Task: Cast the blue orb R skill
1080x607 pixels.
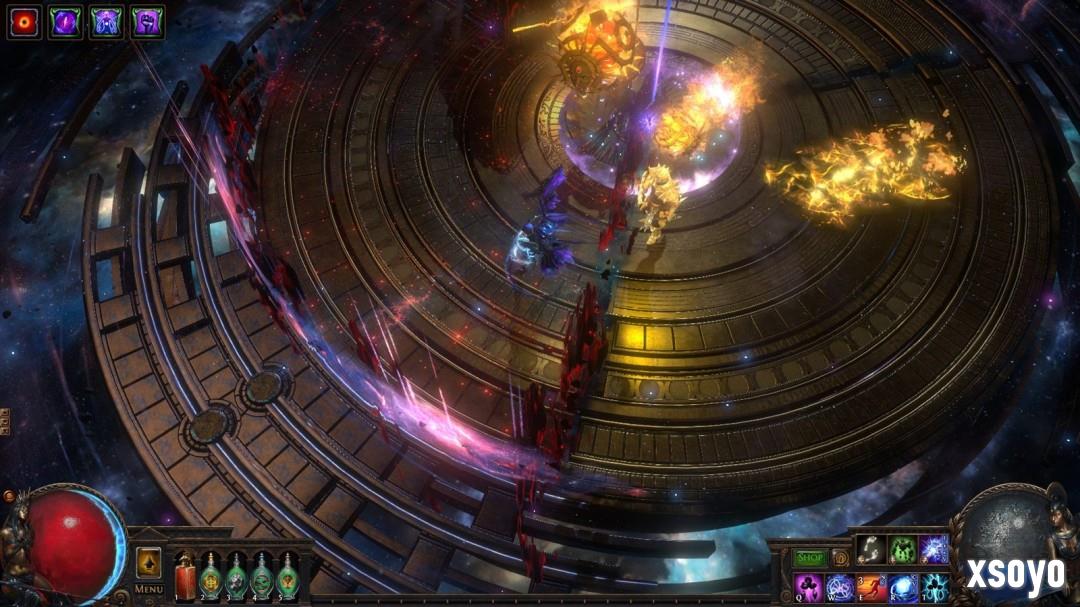Action: click(x=904, y=587)
